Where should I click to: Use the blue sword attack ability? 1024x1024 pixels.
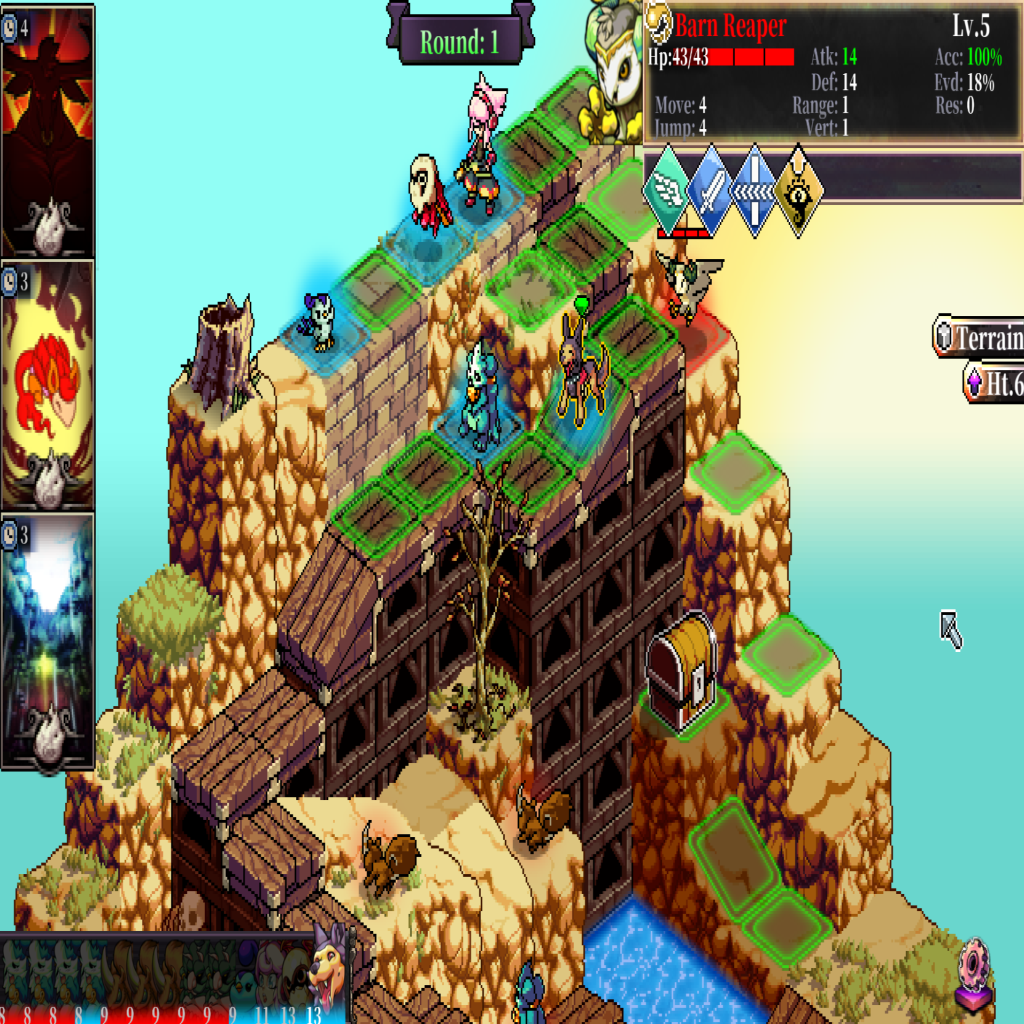711,191
